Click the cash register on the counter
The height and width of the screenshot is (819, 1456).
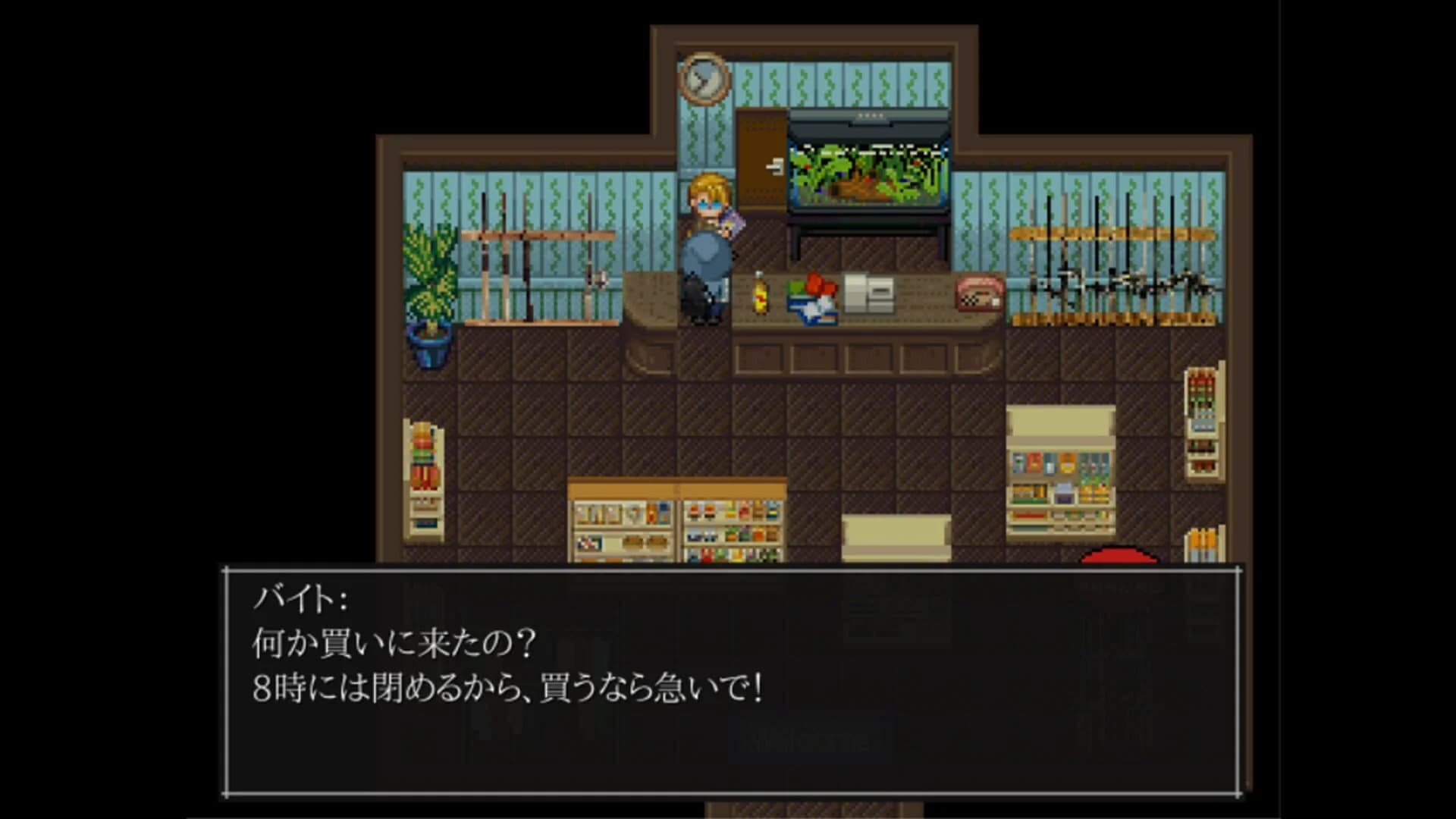(868, 292)
